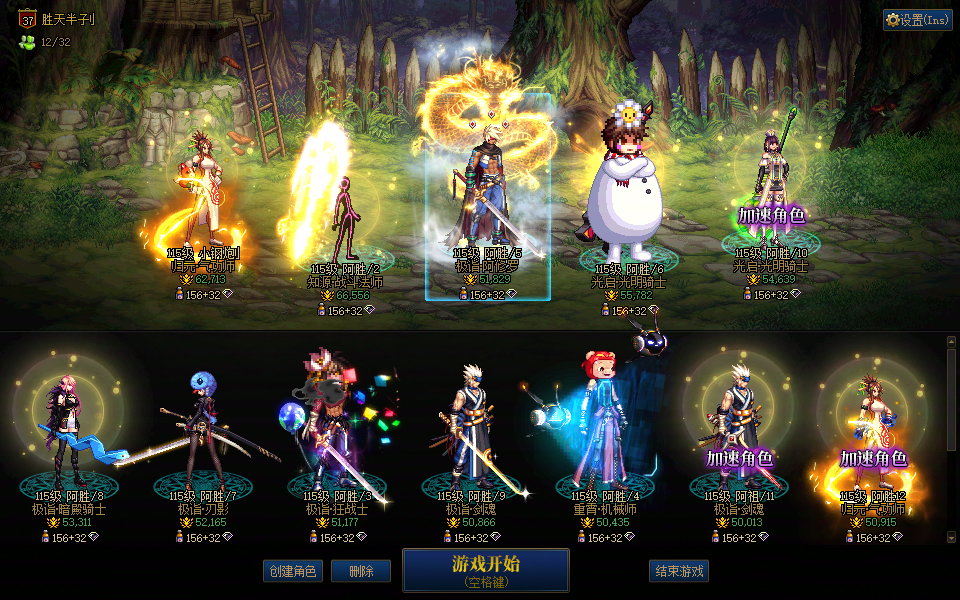Click the character list scroll-down arrow
The height and width of the screenshot is (600, 960).
click(x=951, y=538)
